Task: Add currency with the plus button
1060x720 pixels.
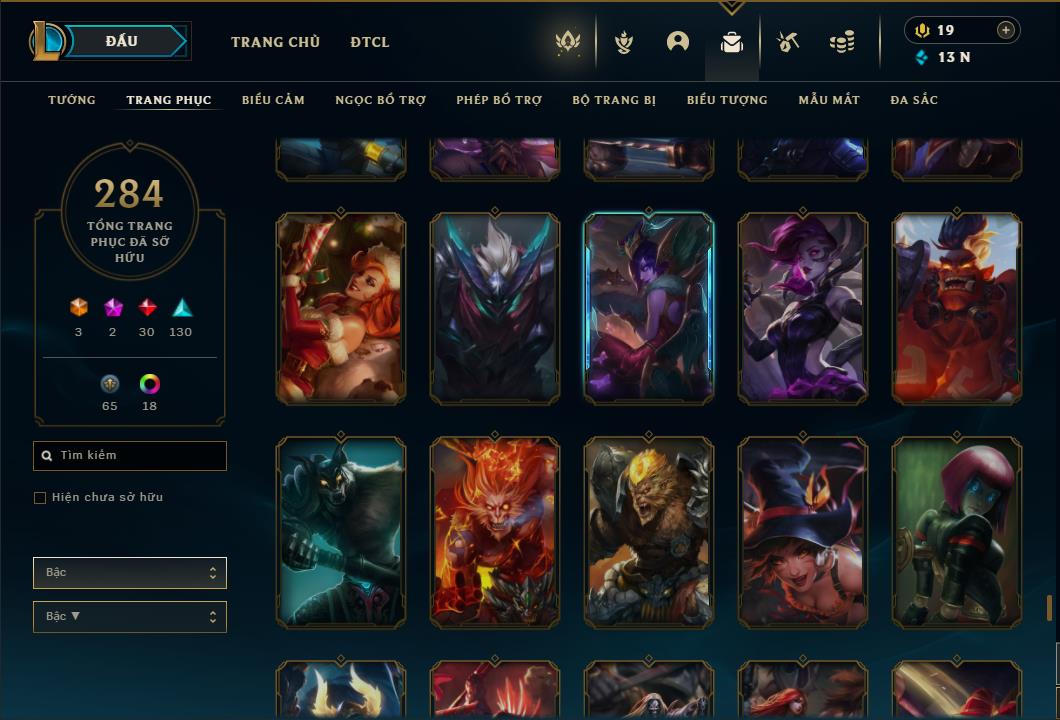Action: coord(1006,30)
